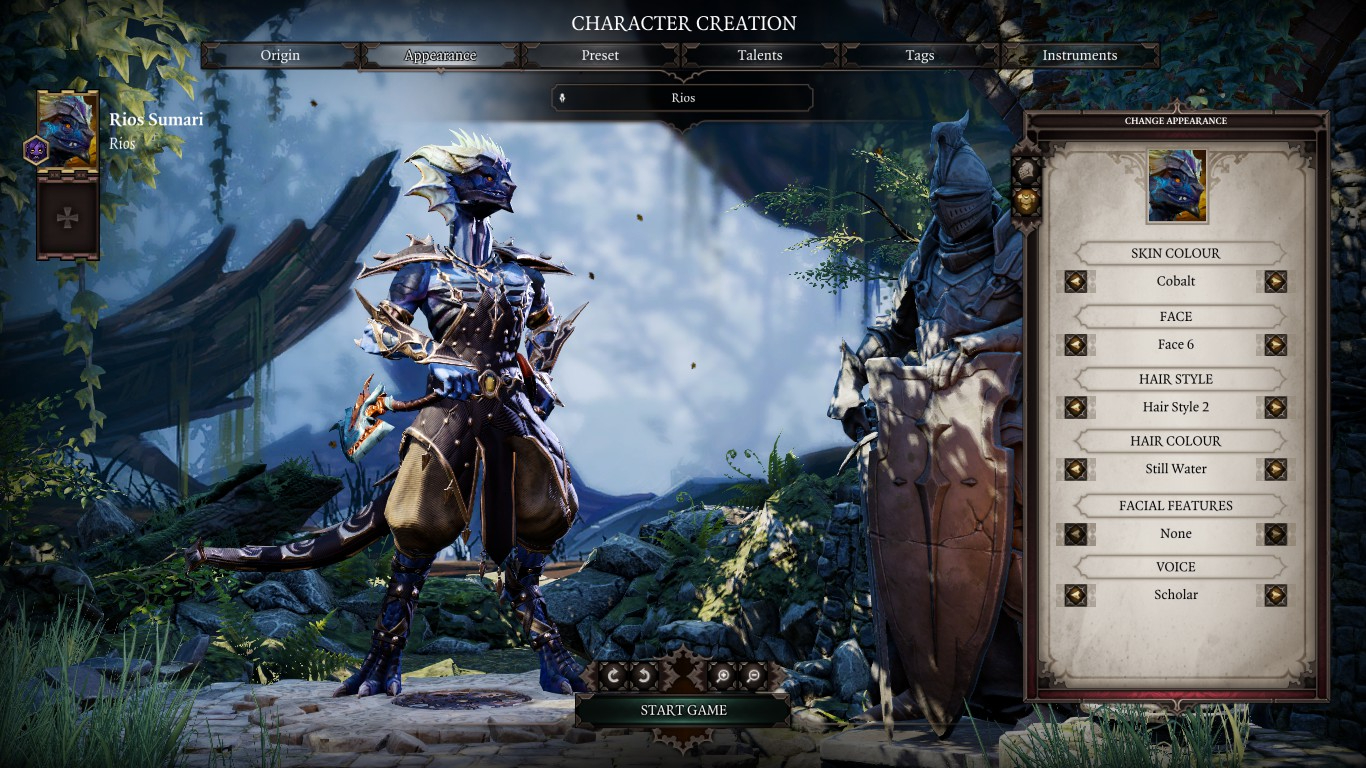
Task: Rotate the character clockwise
Action: [x=613, y=677]
